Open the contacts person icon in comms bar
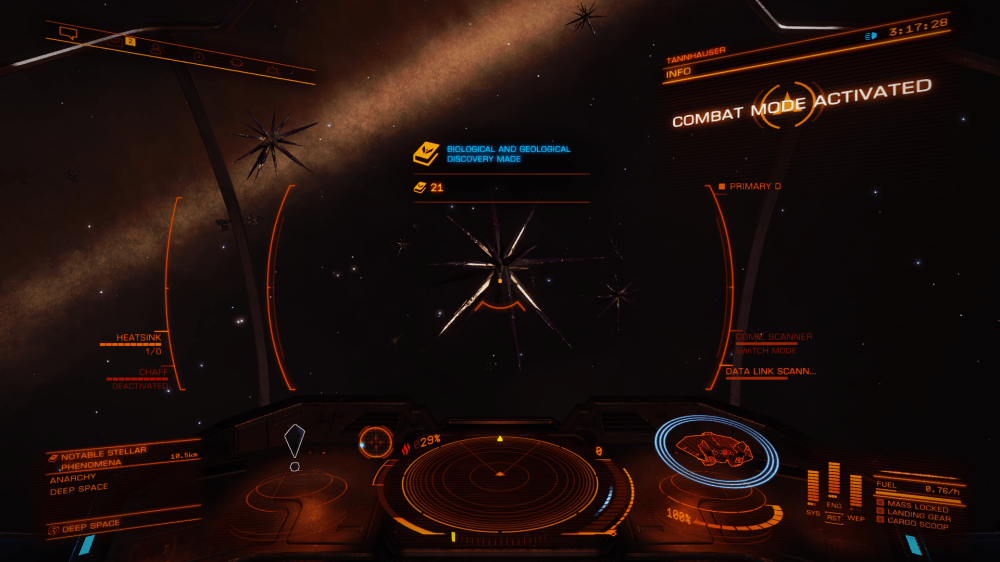This screenshot has height=562, width=1000. [157, 46]
